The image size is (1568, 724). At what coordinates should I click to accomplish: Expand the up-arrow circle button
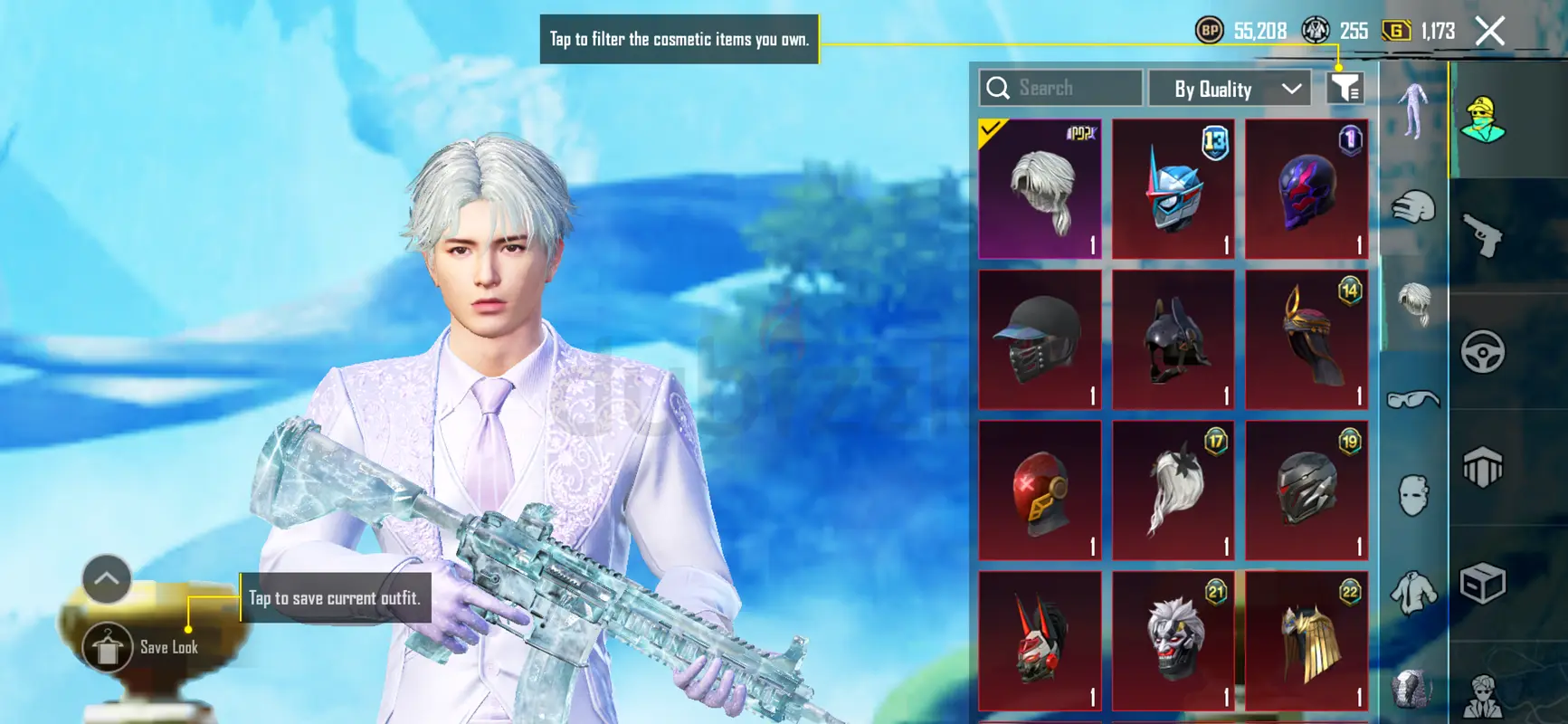(x=107, y=579)
